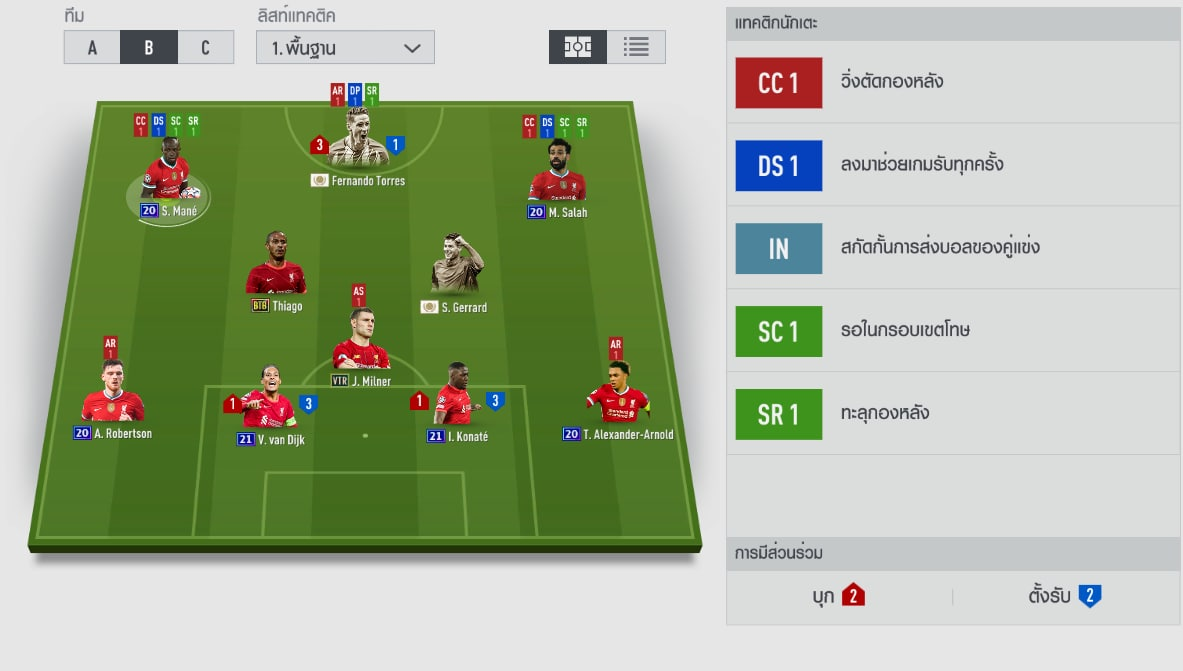Screen dimensions: 1183x671
Task: Open the tactics list dropdown
Action: [345, 47]
